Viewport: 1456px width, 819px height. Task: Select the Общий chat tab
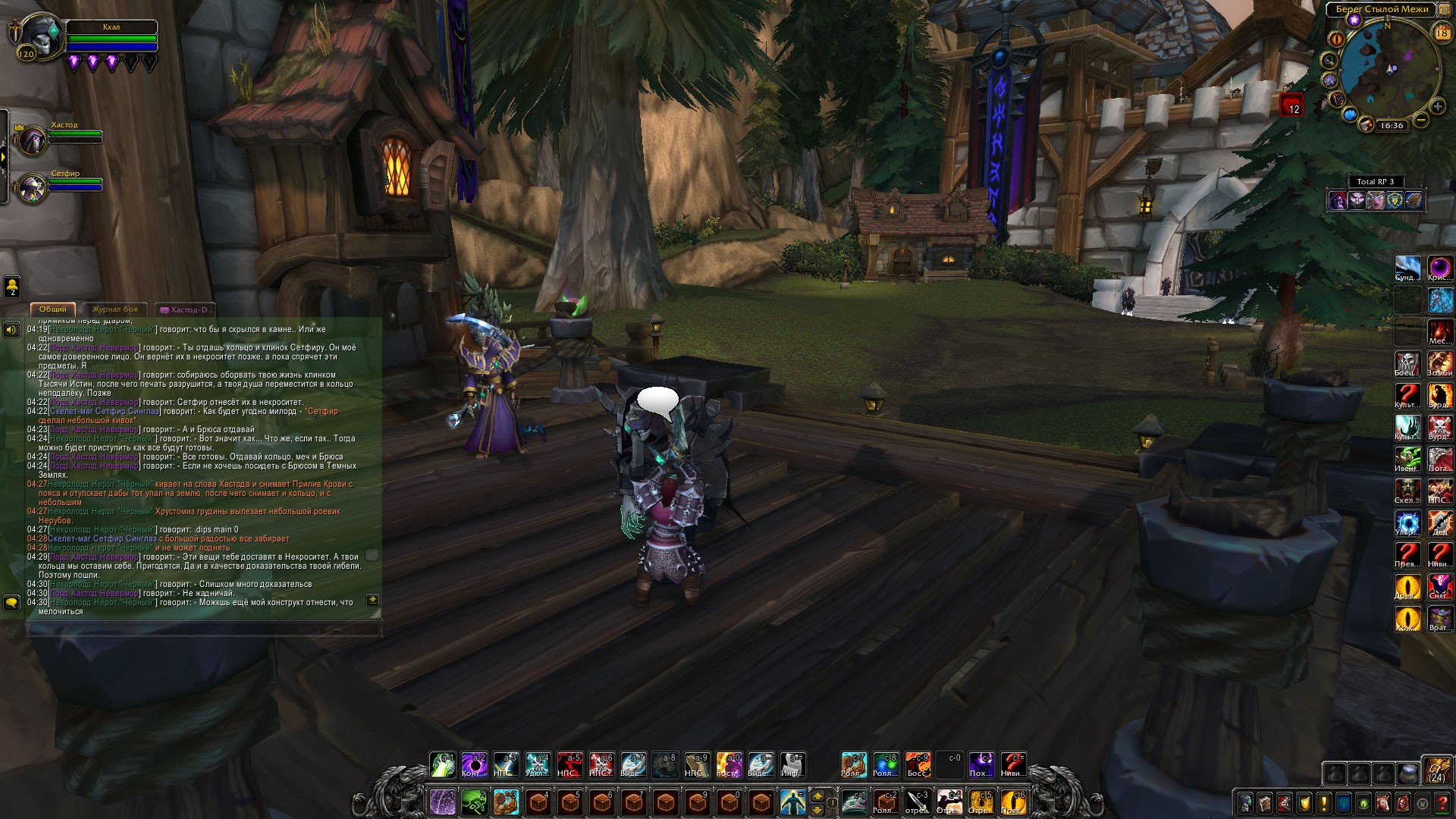click(x=53, y=309)
